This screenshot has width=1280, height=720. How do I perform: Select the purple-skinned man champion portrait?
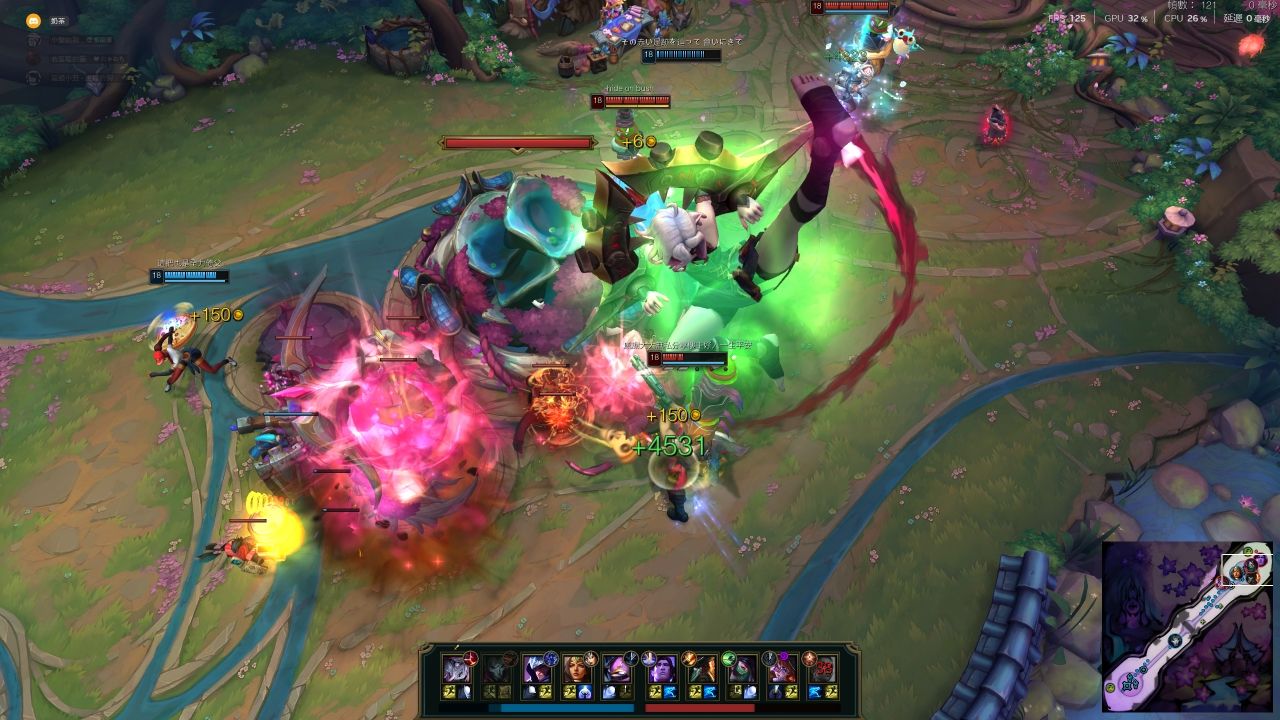[x=662, y=669]
